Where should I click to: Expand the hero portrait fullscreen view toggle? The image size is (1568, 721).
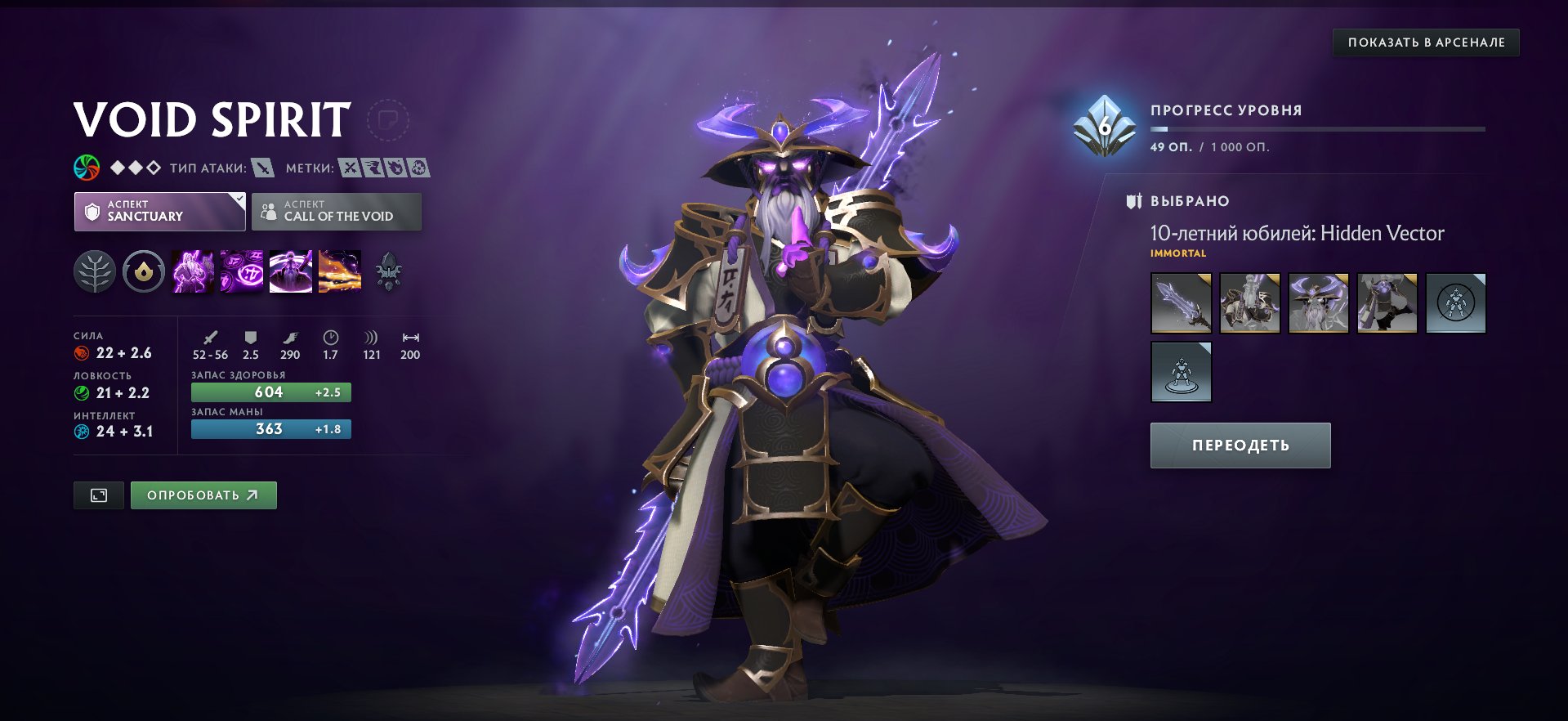[98, 495]
